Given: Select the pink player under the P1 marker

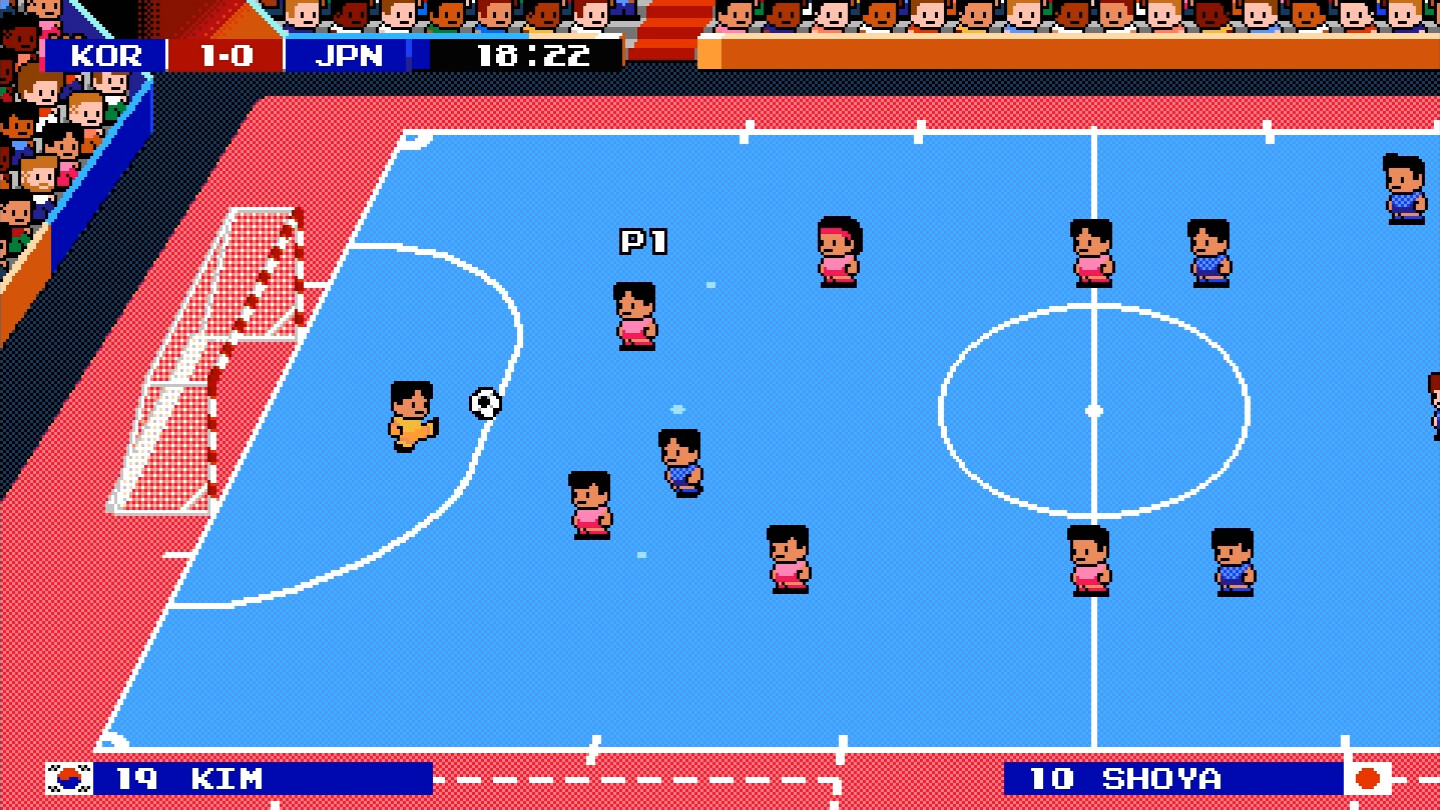Looking at the screenshot, I should [635, 315].
